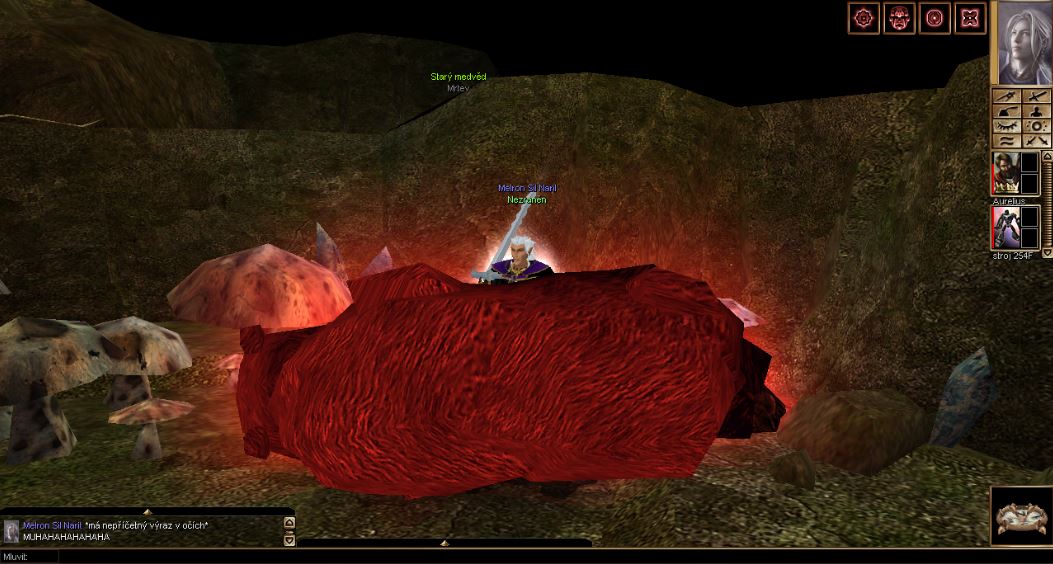This screenshot has width=1053, height=564.
Task: Select the red four-petal cross effect icon
Action: [970, 17]
